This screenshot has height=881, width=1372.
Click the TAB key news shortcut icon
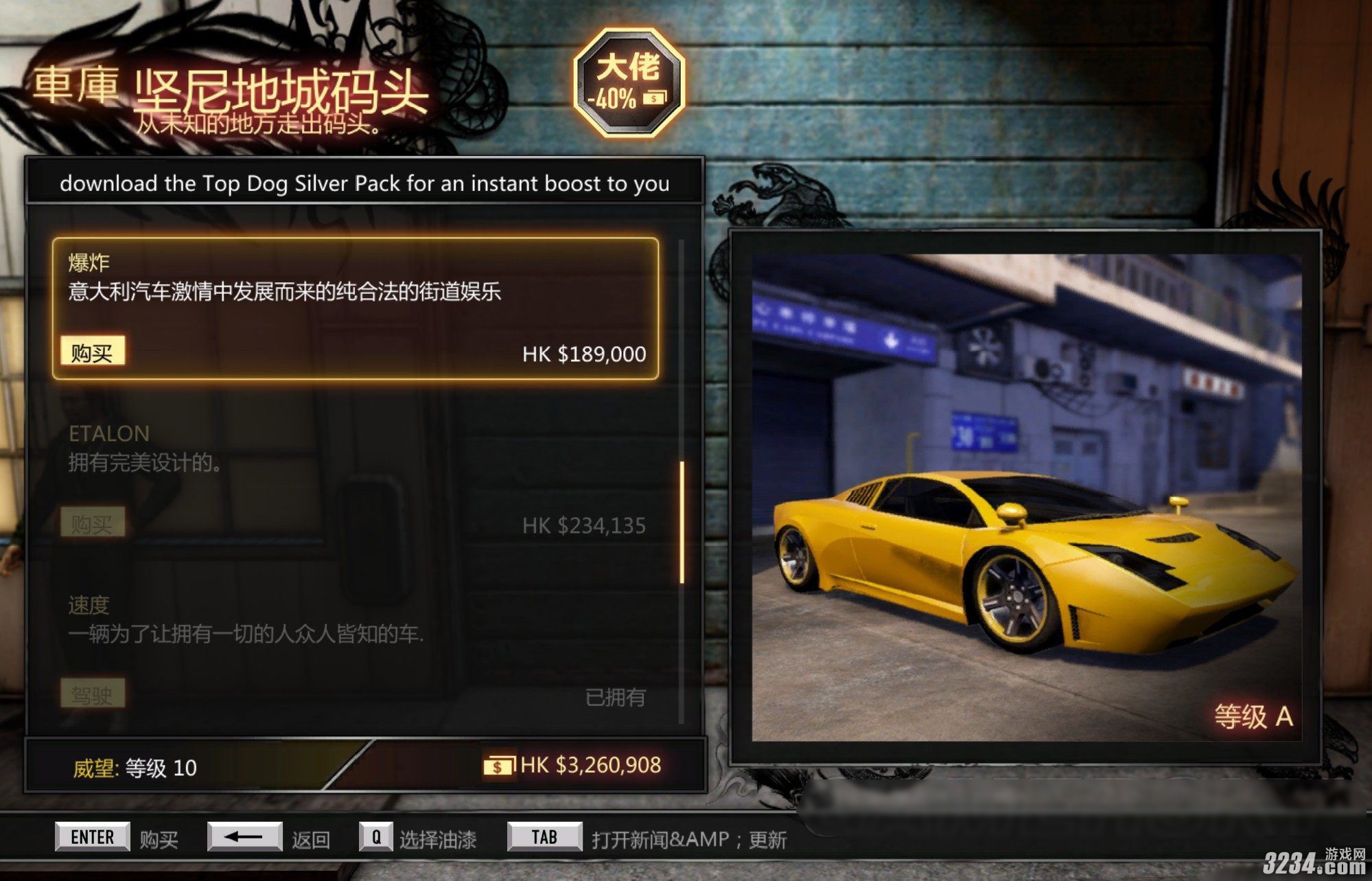click(544, 836)
